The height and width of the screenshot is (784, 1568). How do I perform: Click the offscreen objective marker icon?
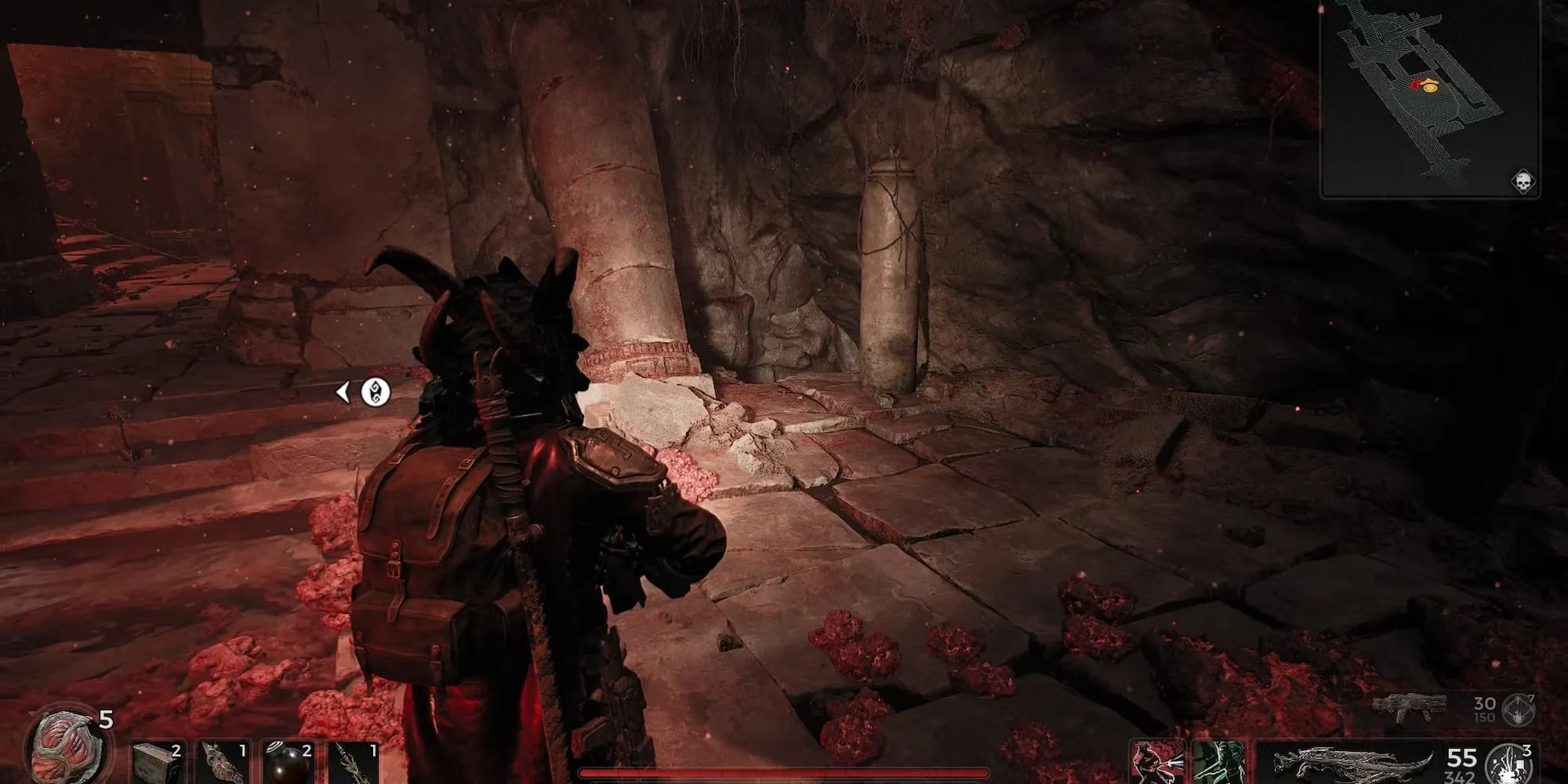[x=376, y=392]
